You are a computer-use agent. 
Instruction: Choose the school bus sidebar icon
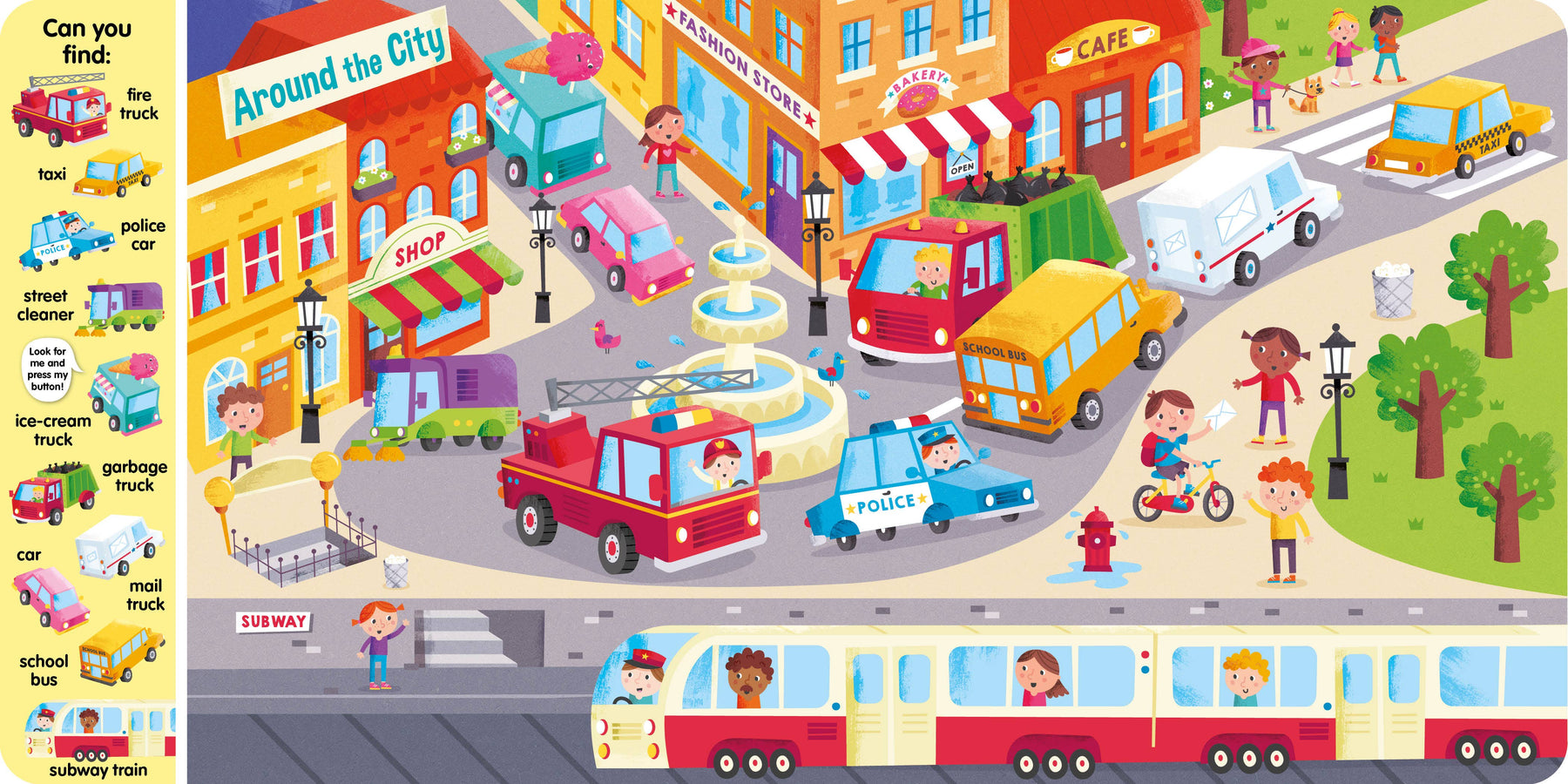coord(119,652)
